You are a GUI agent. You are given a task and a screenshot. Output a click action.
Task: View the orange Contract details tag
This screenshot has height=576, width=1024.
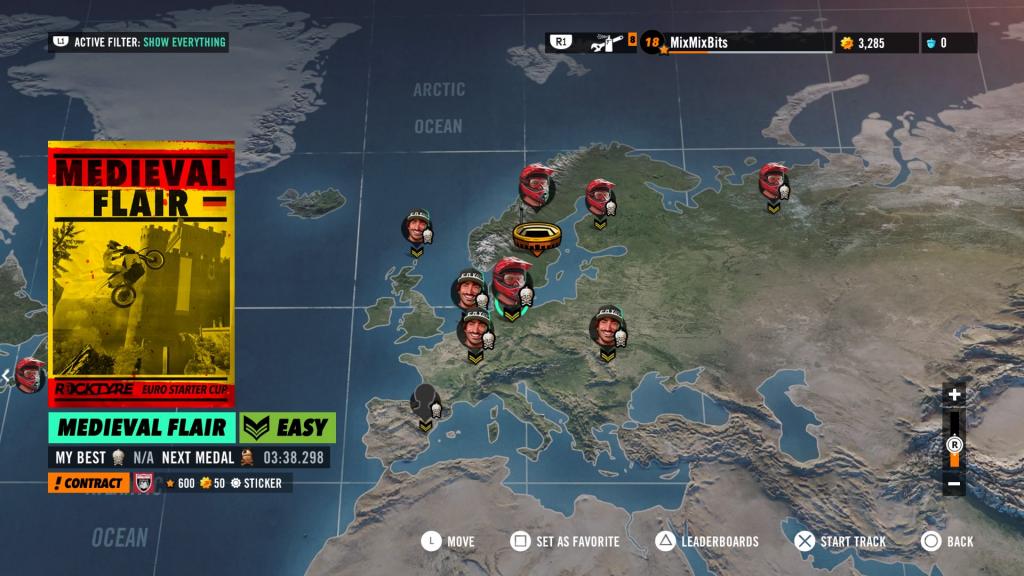[x=88, y=483]
